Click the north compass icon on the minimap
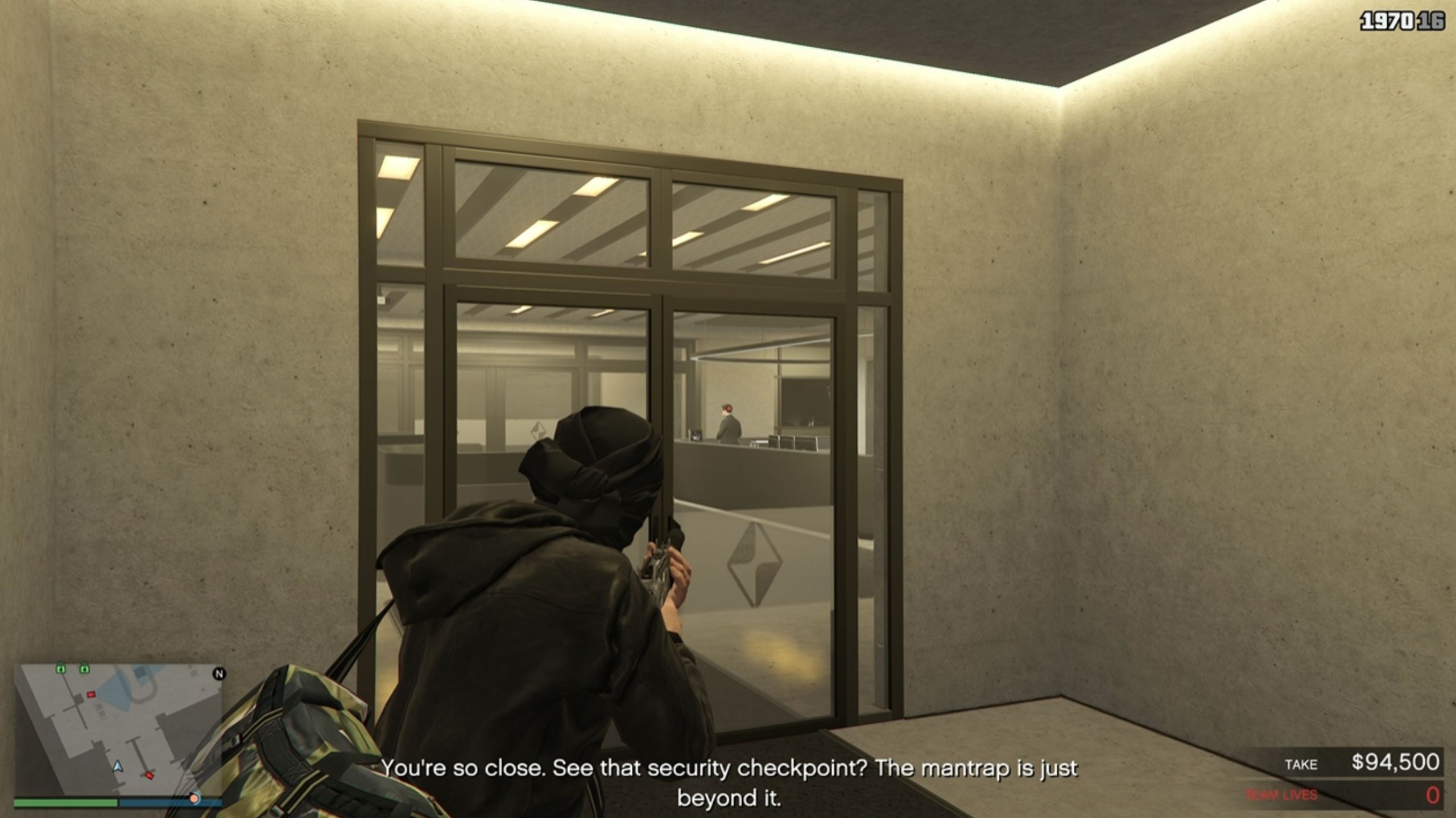The image size is (1456, 818). [219, 674]
